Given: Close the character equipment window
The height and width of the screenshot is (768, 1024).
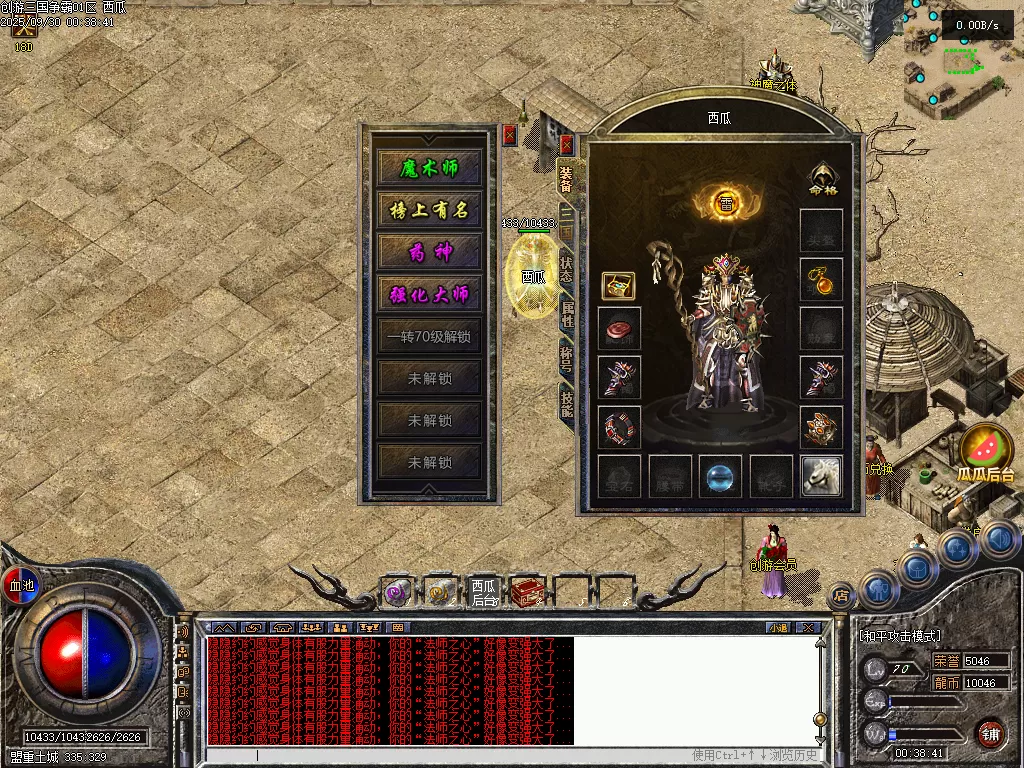Looking at the screenshot, I should [567, 144].
